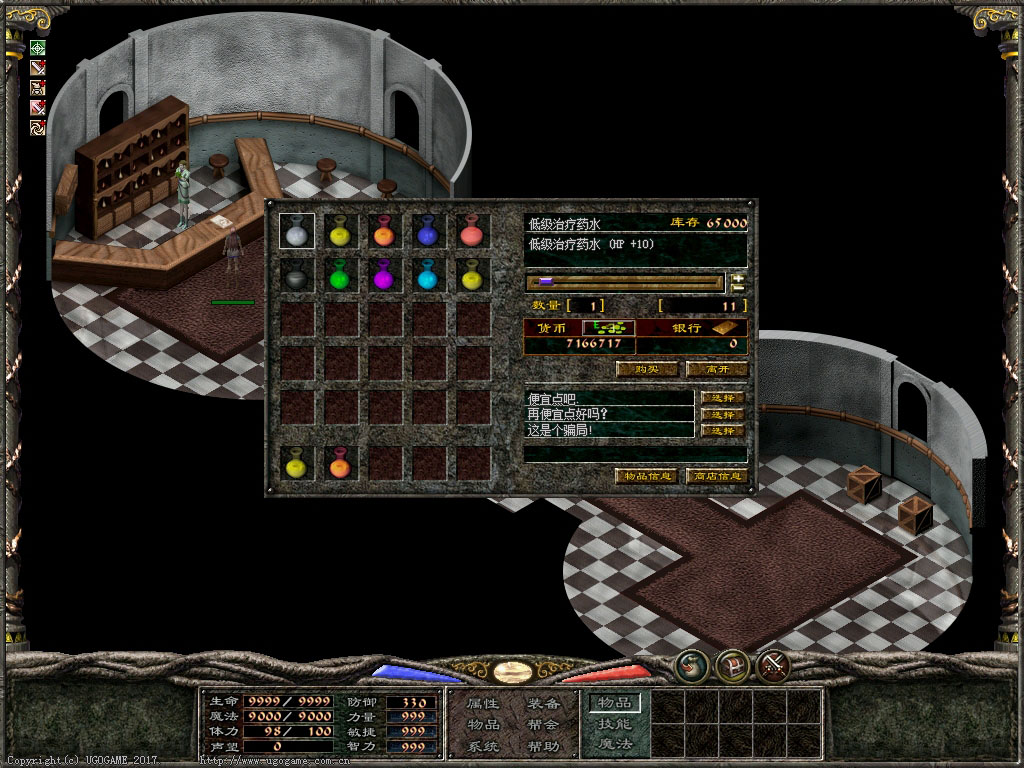Leave the shop via 离开 button
Image resolution: width=1024 pixels, height=768 pixels.
717,369
